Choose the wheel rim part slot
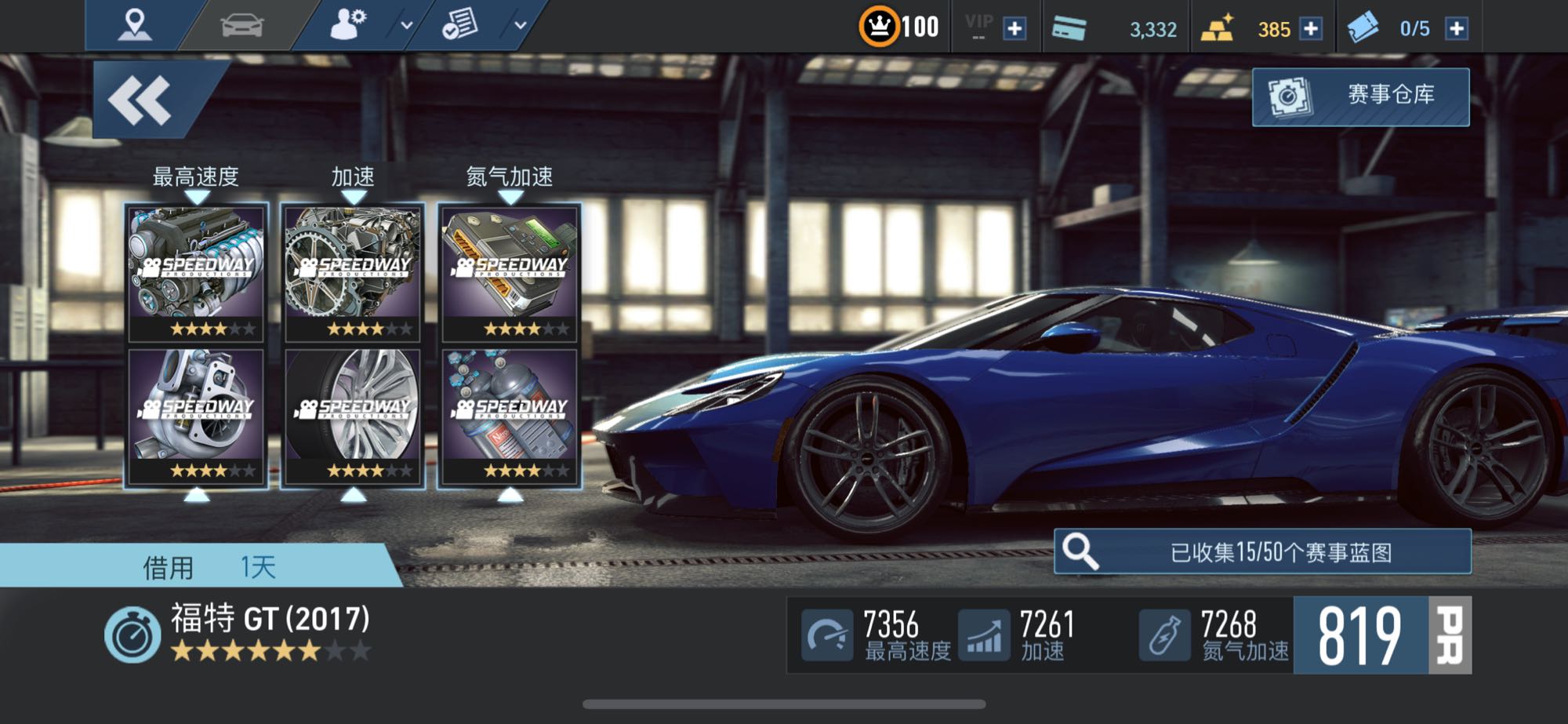The width and height of the screenshot is (1568, 724). [353, 416]
